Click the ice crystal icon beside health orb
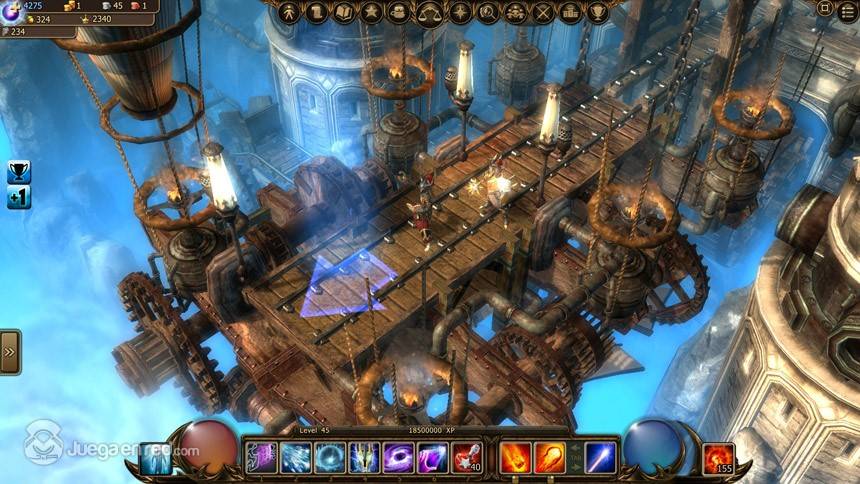The image size is (860, 484). tap(155, 459)
